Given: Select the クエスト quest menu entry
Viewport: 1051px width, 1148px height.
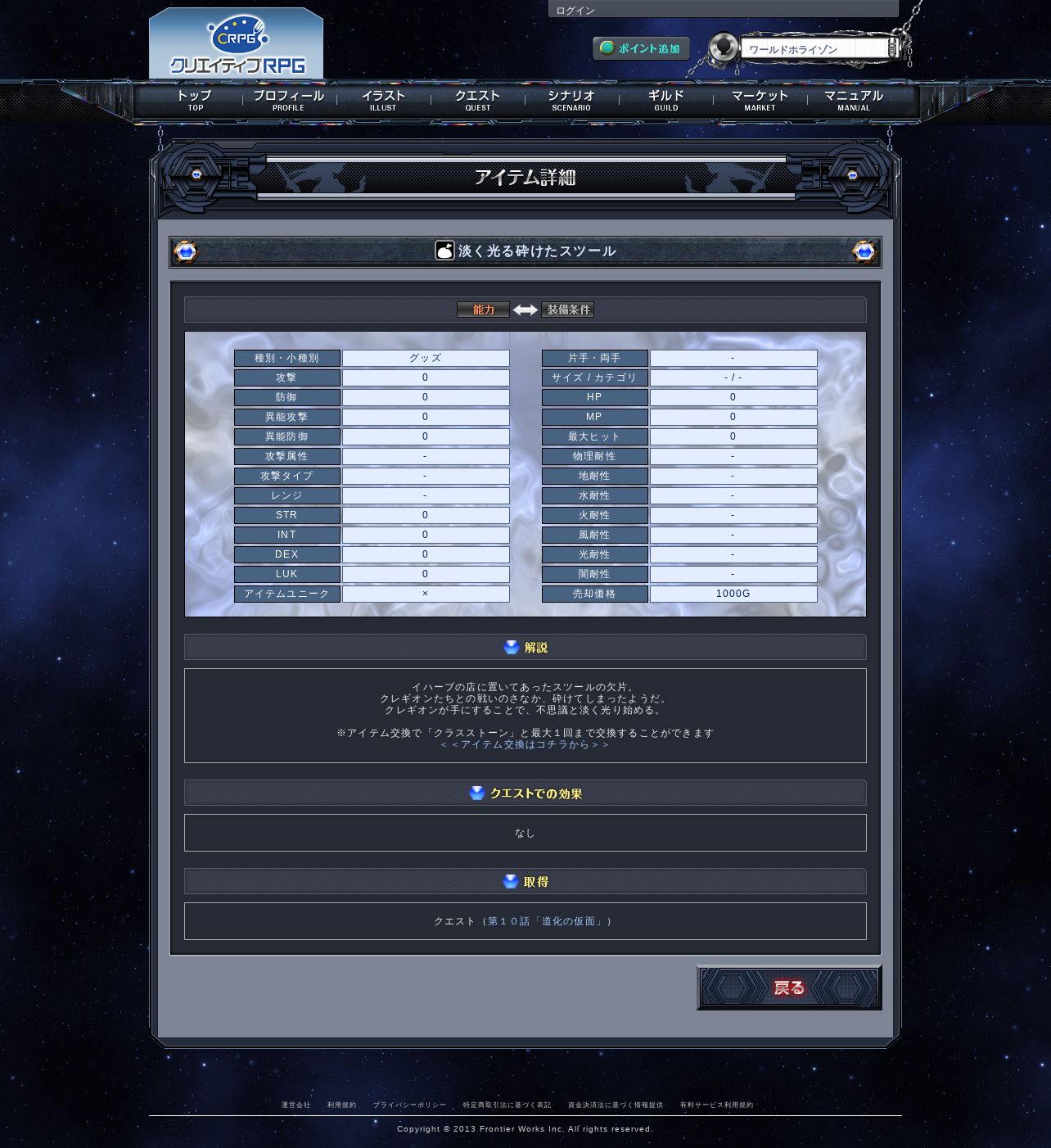Looking at the screenshot, I should click(x=477, y=100).
